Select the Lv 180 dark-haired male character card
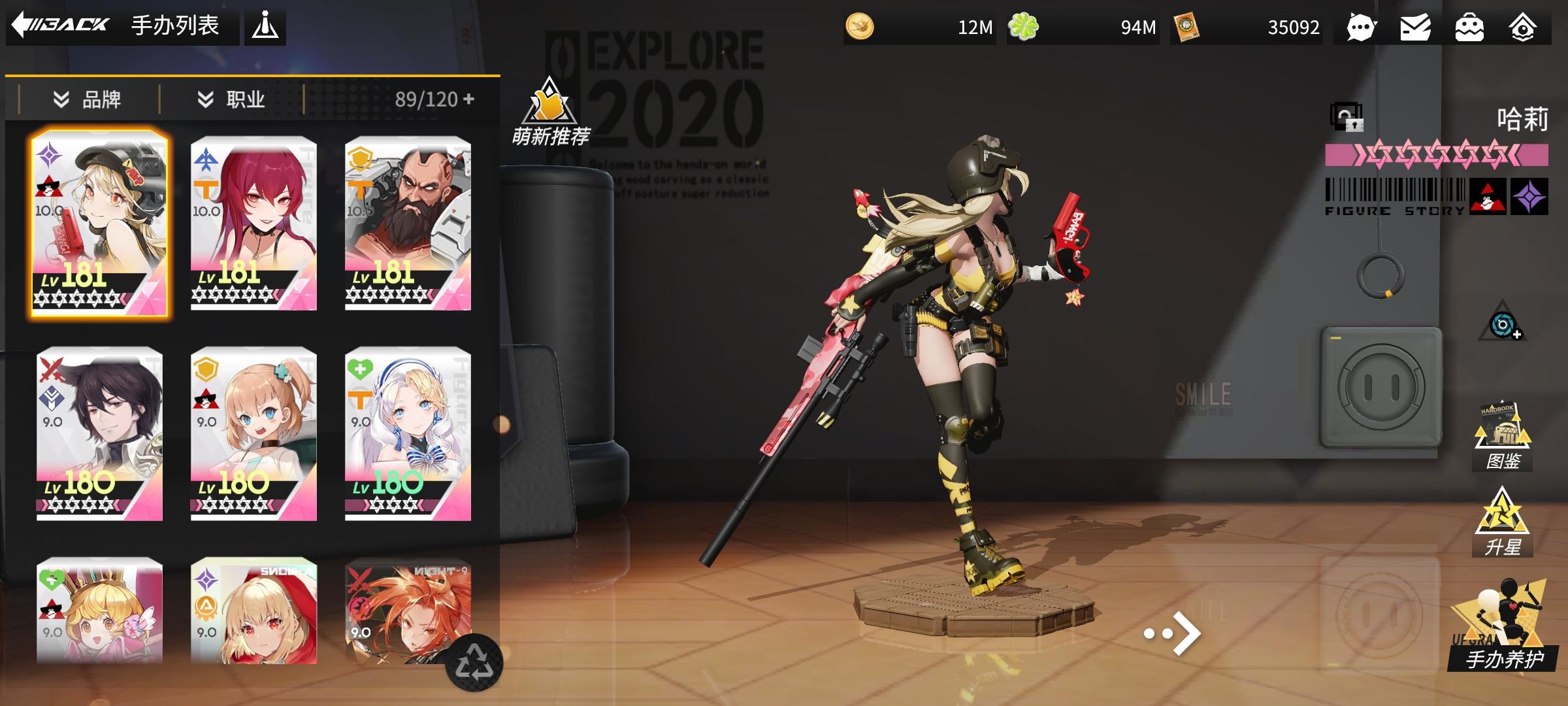The image size is (1568, 706). pyautogui.click(x=98, y=435)
